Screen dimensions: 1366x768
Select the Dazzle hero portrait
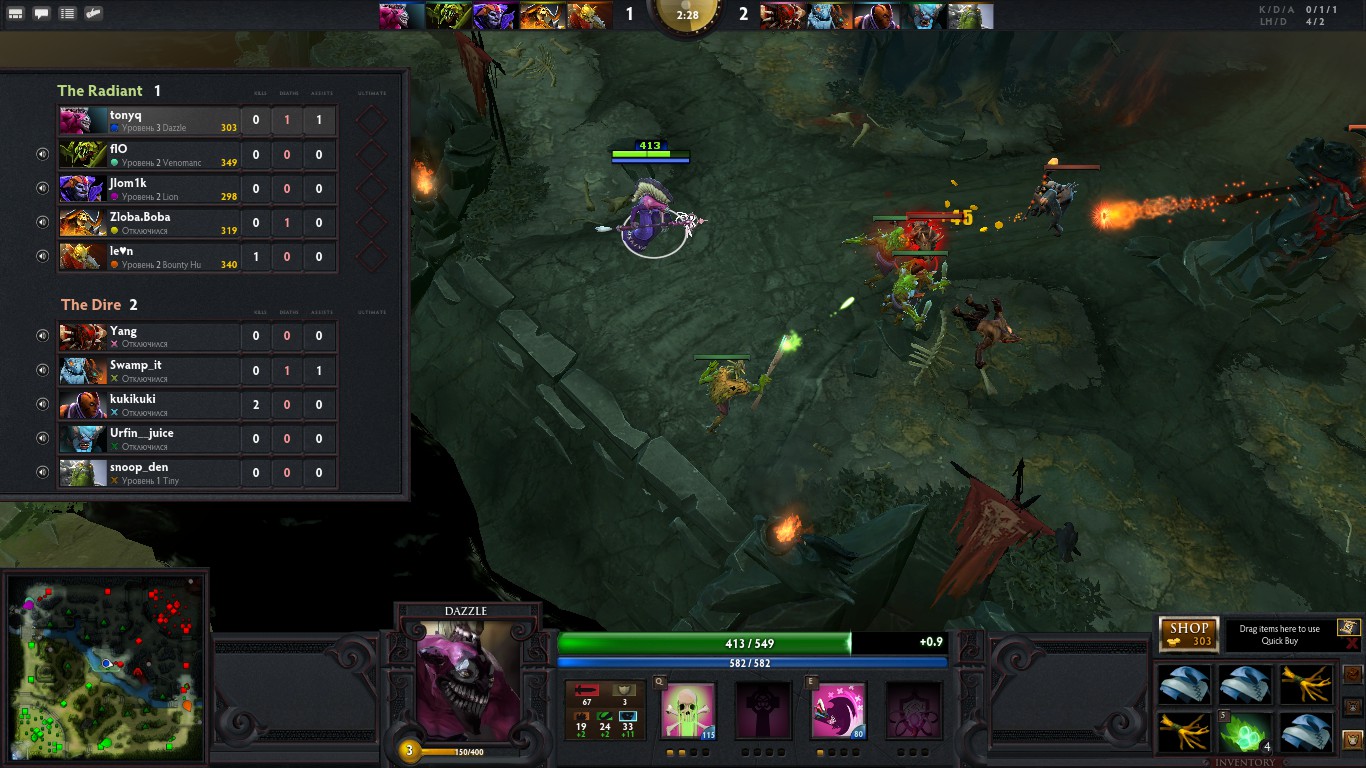point(468,682)
